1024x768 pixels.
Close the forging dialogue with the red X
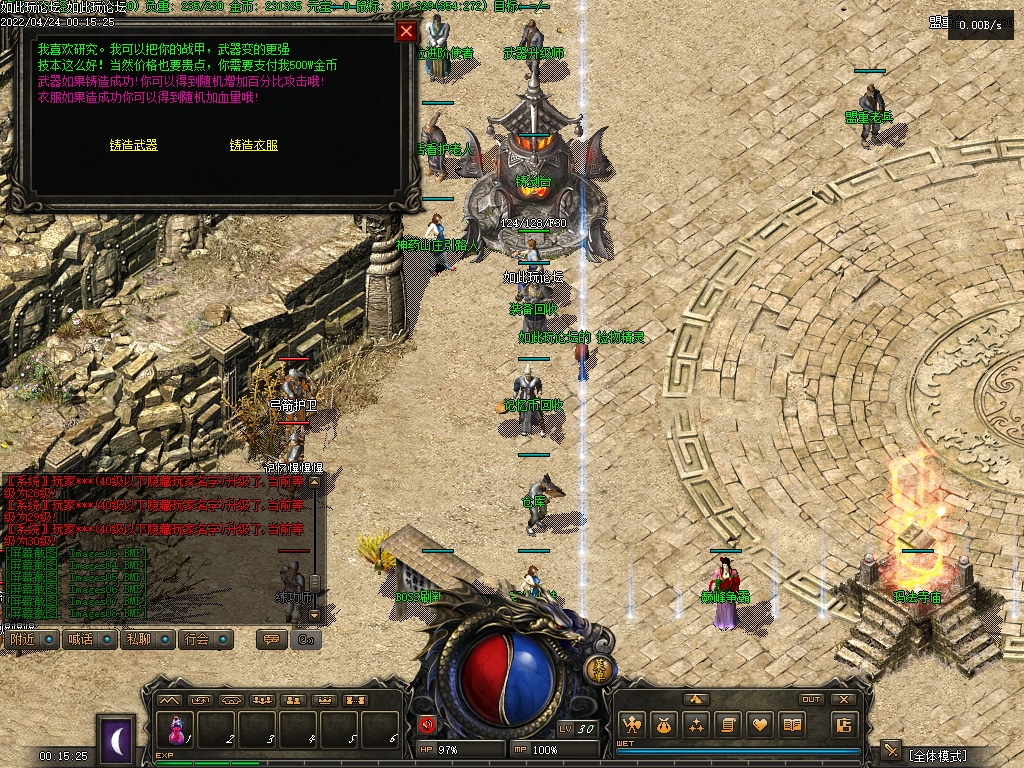pos(406,31)
